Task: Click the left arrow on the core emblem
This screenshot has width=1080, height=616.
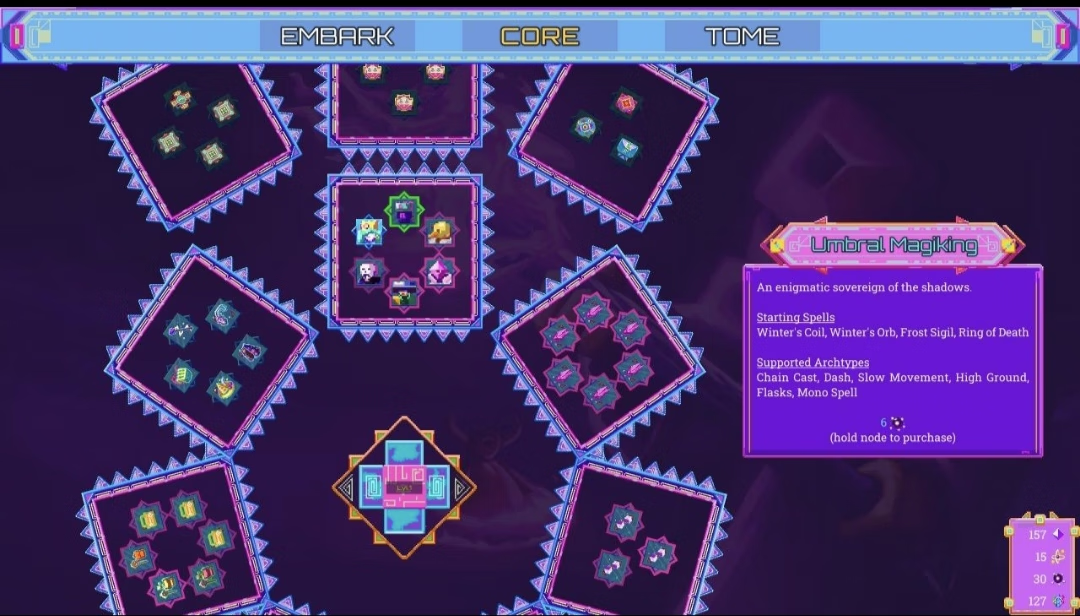Action: pos(346,488)
